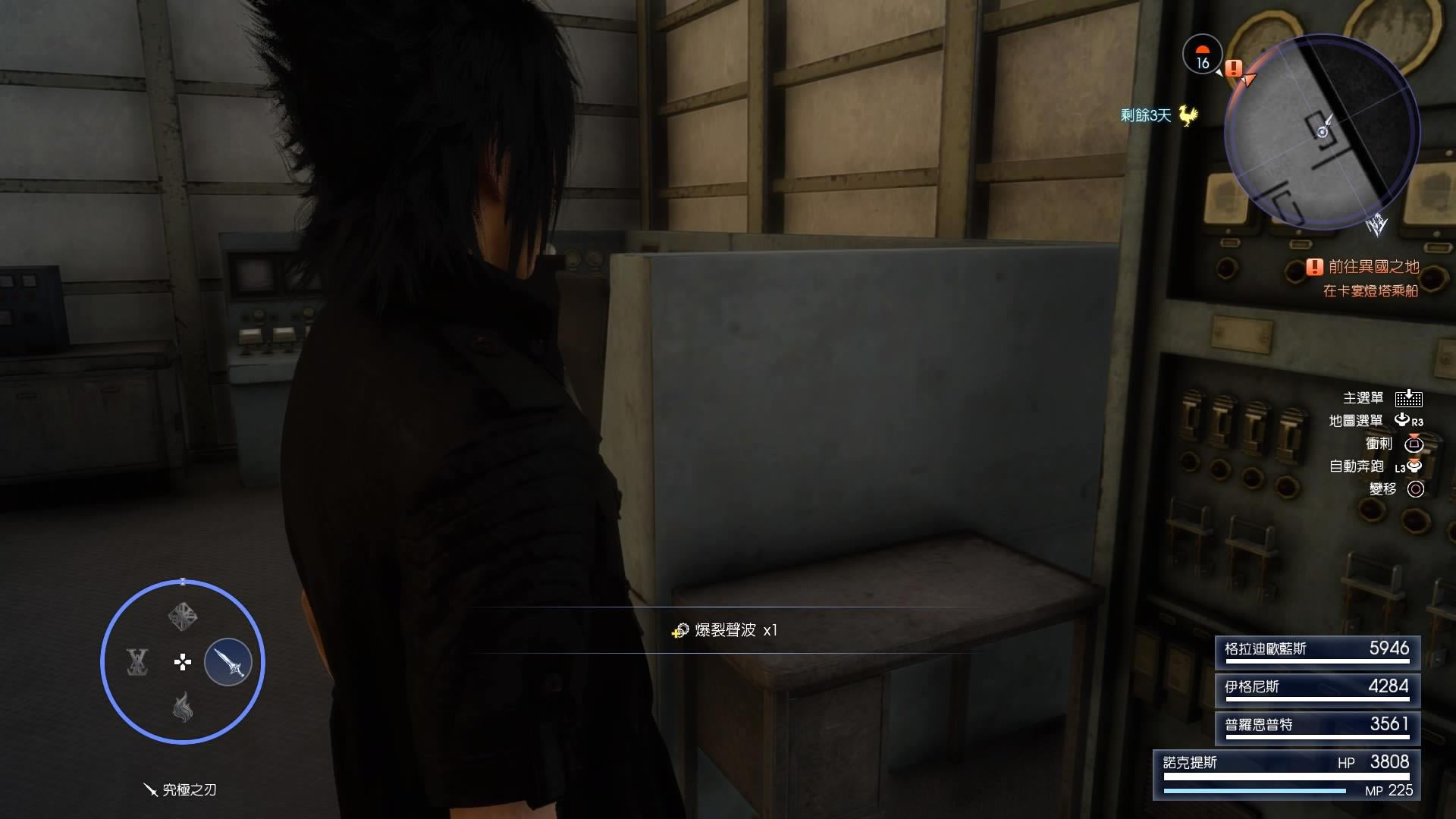Select the diamond shuriken icon on weapon wheel
The image size is (1456, 819).
pos(182,616)
